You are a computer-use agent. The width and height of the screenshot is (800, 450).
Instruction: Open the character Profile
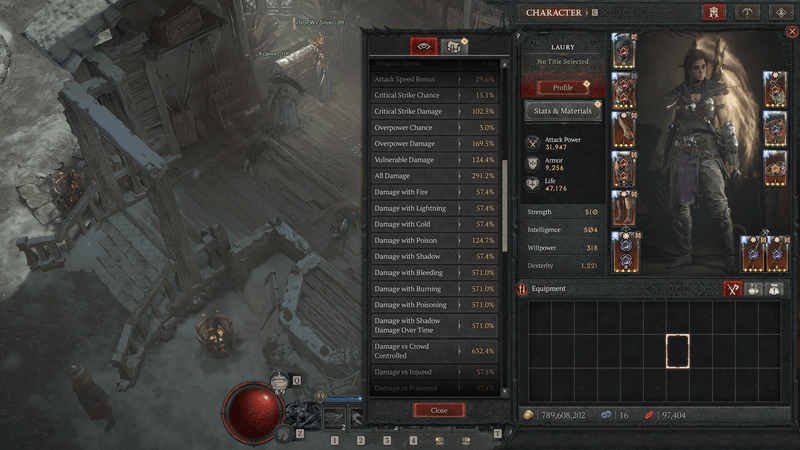(x=563, y=87)
